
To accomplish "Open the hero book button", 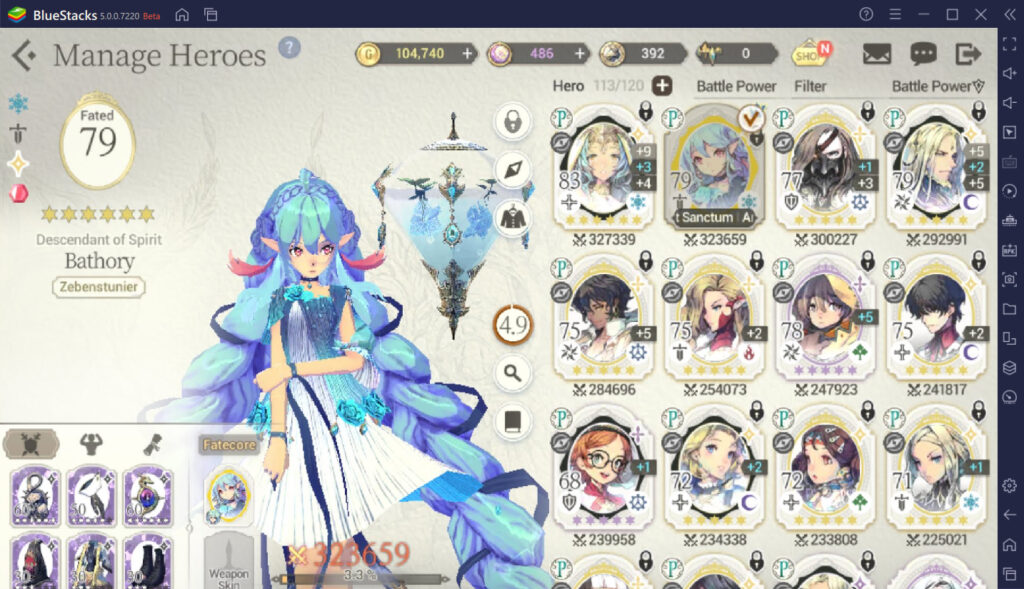I will click(513, 421).
